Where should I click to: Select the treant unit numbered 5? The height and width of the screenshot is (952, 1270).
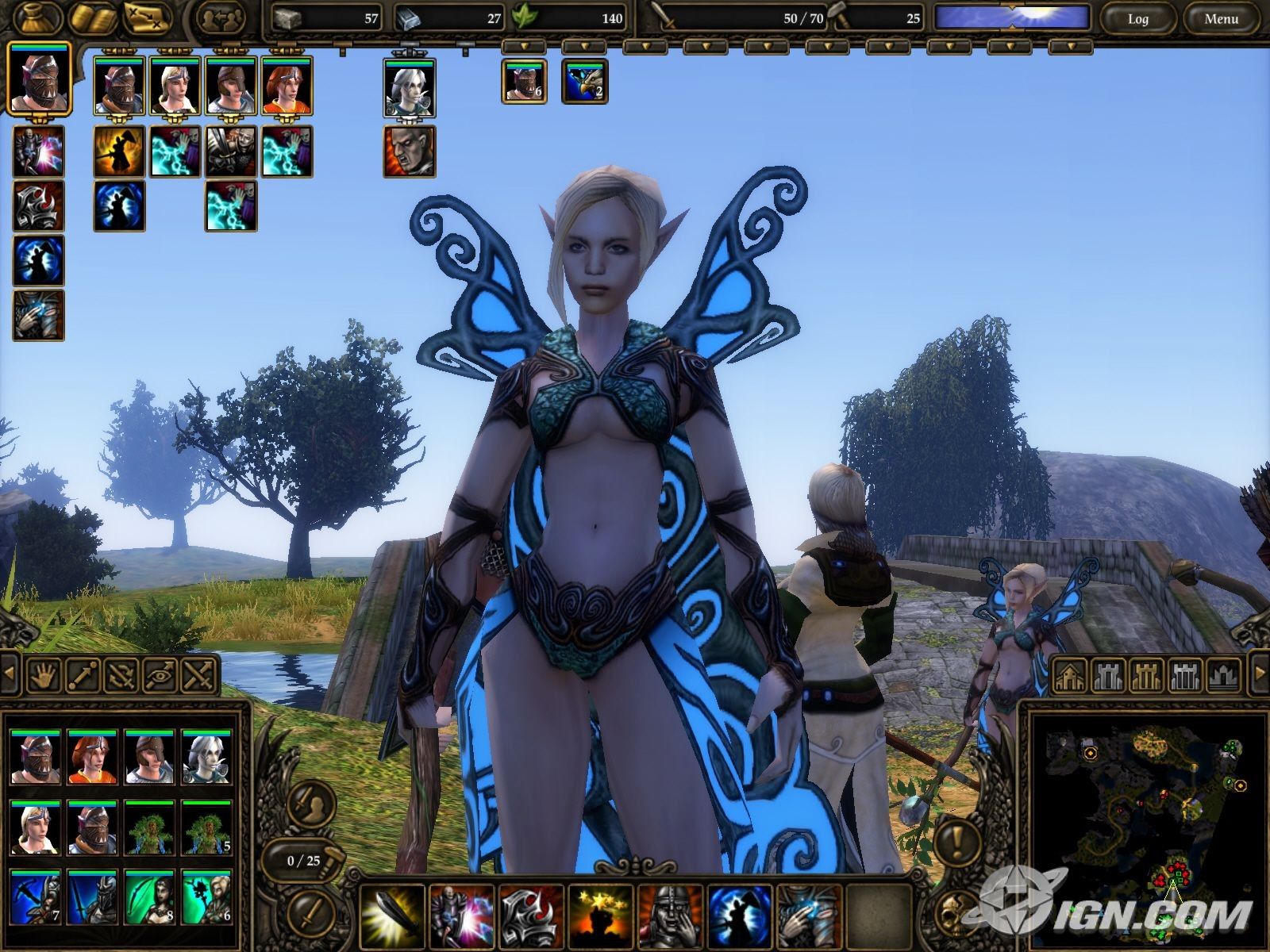[206, 827]
